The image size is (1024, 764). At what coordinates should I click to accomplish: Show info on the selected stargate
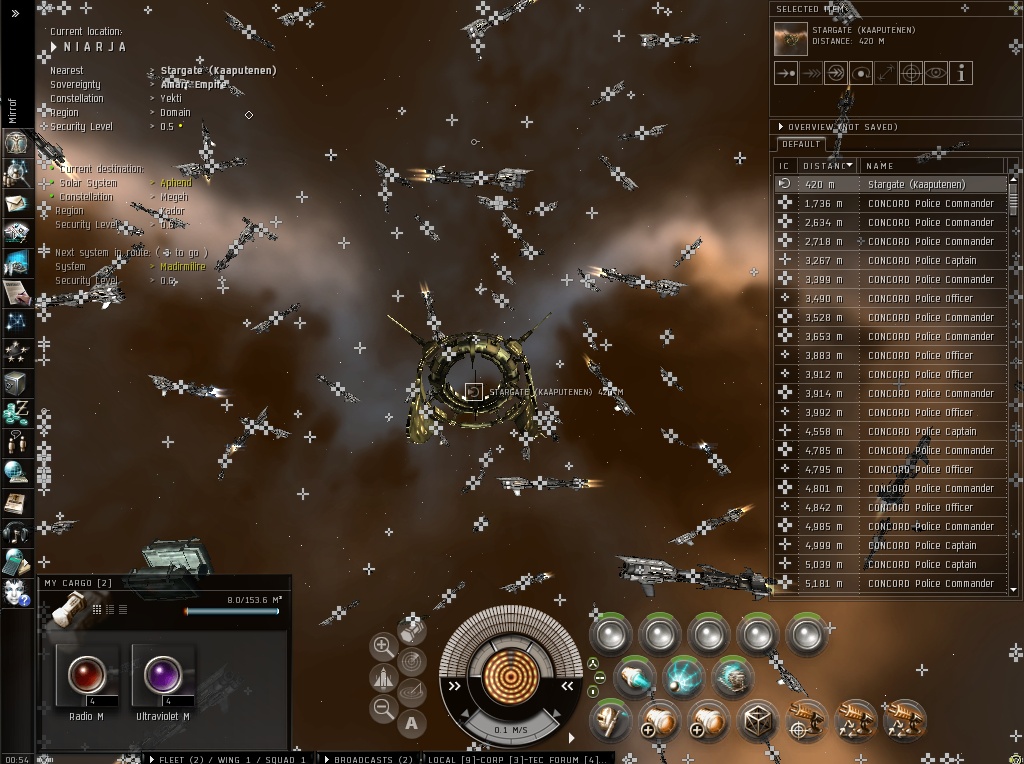pyautogui.click(x=961, y=73)
